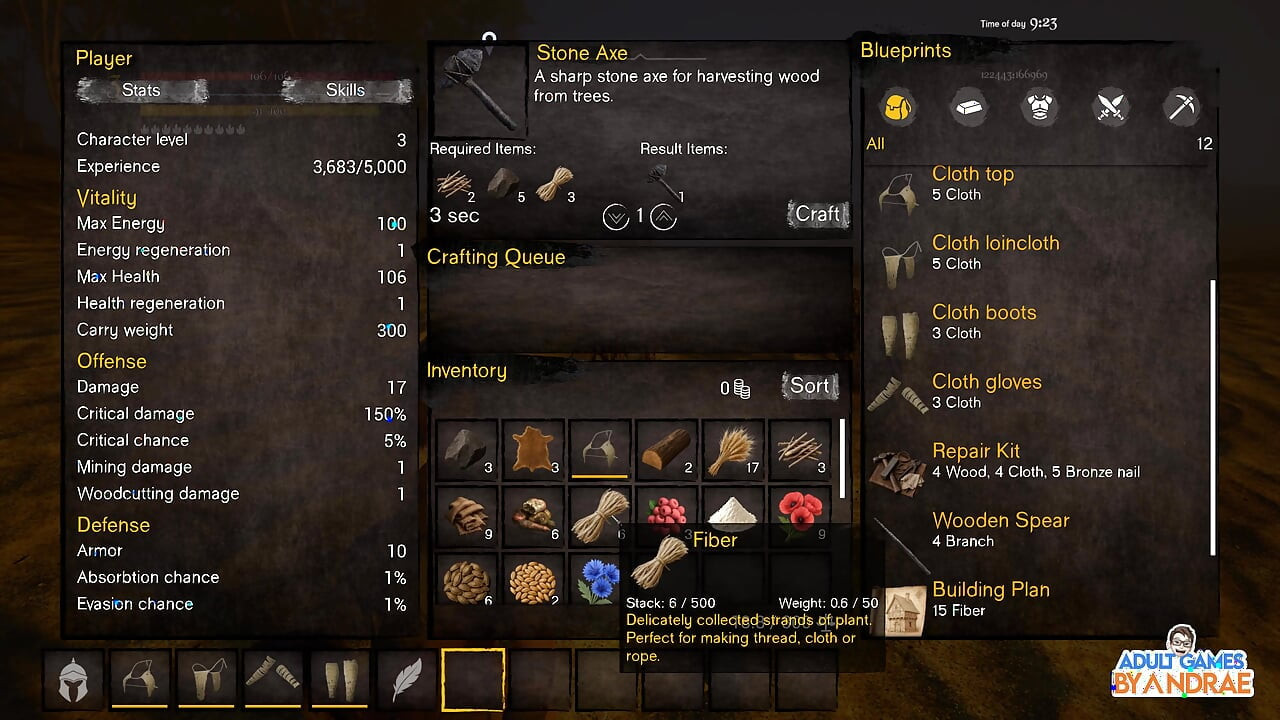Filter blueprints by the pickaxe tools category
The width and height of the screenshot is (1280, 720).
1182,107
